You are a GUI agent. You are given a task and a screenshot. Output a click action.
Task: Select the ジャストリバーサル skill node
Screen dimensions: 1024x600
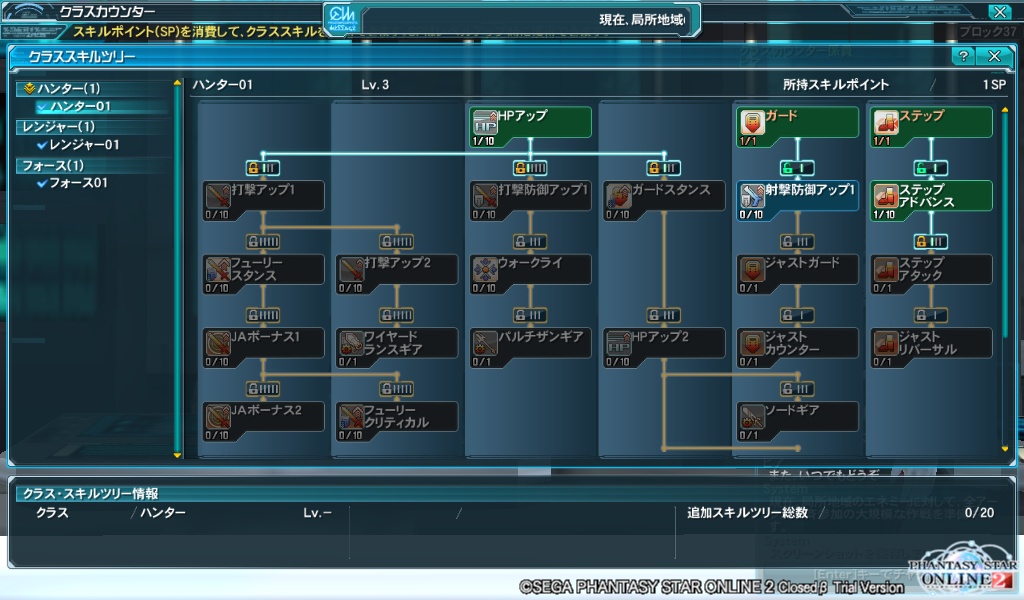pos(930,343)
